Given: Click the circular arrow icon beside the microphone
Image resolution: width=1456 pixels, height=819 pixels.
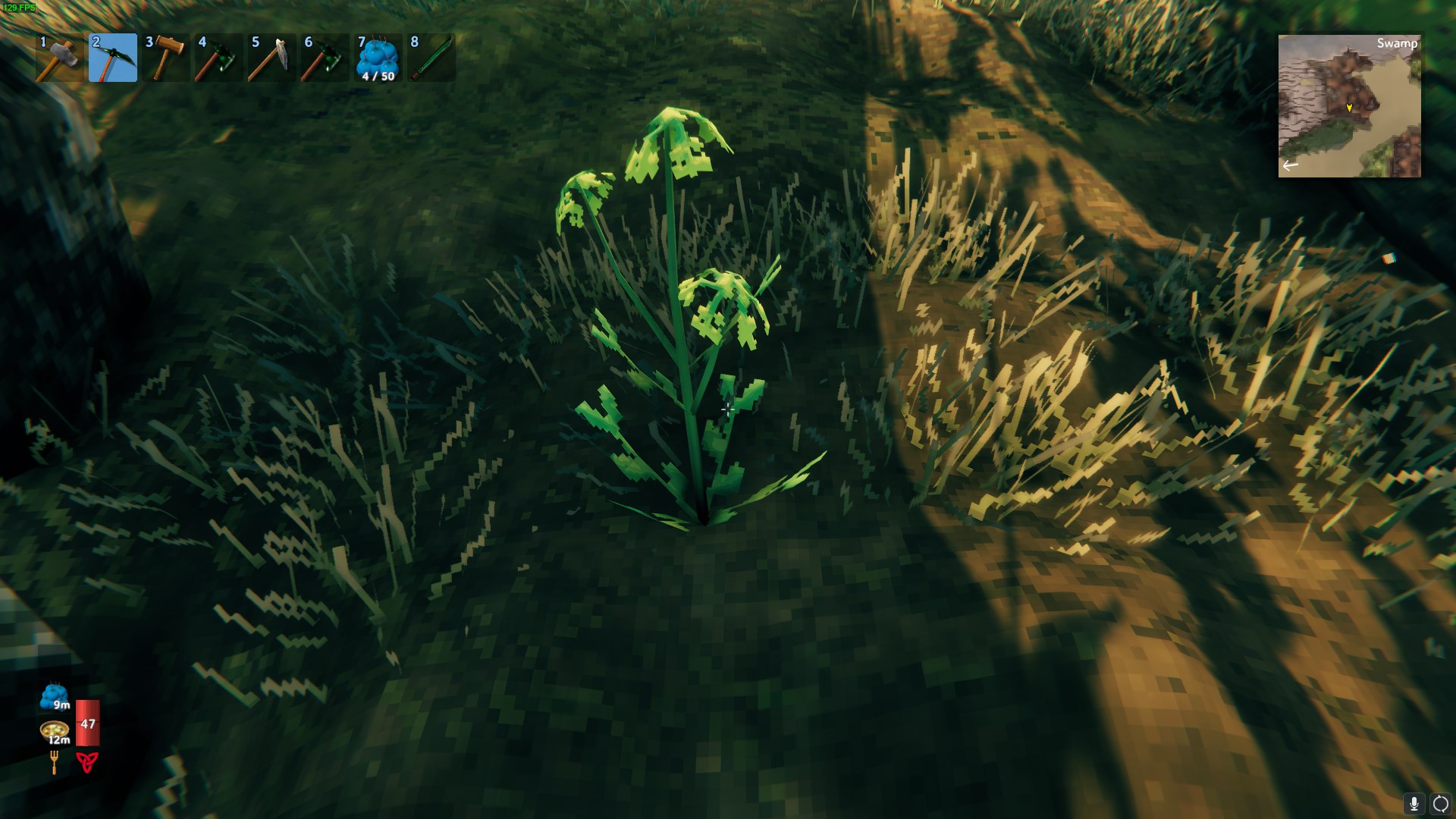Looking at the screenshot, I should point(1439,804).
